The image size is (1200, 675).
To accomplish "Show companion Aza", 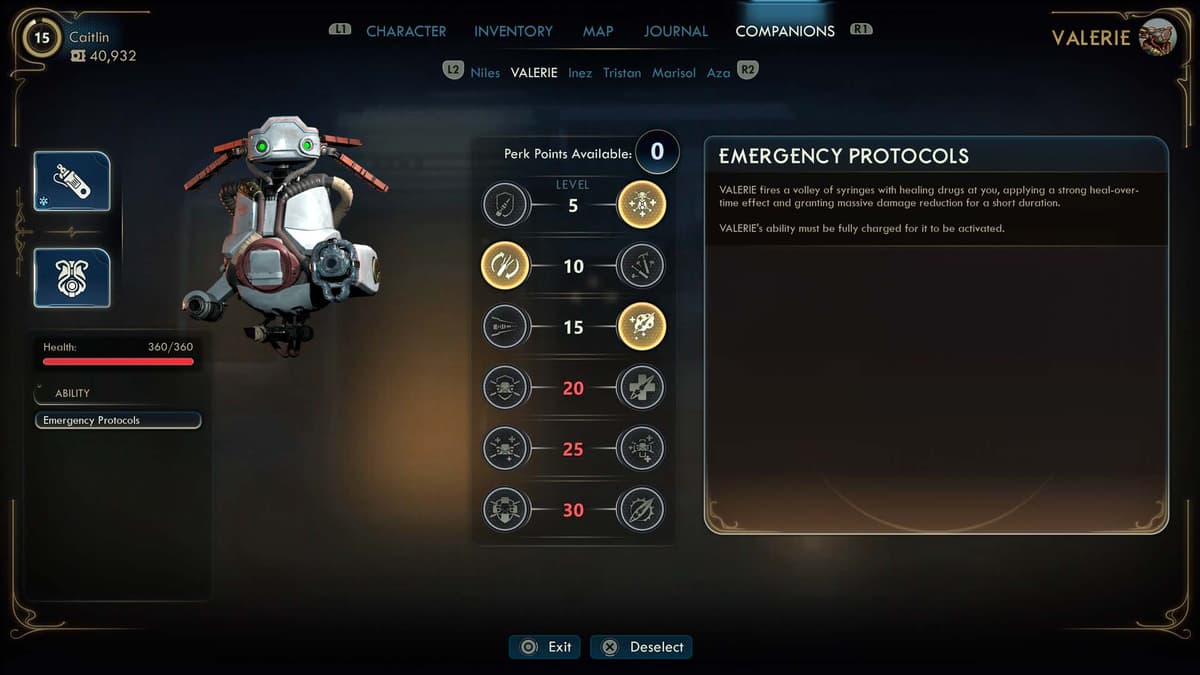I will 718,73.
